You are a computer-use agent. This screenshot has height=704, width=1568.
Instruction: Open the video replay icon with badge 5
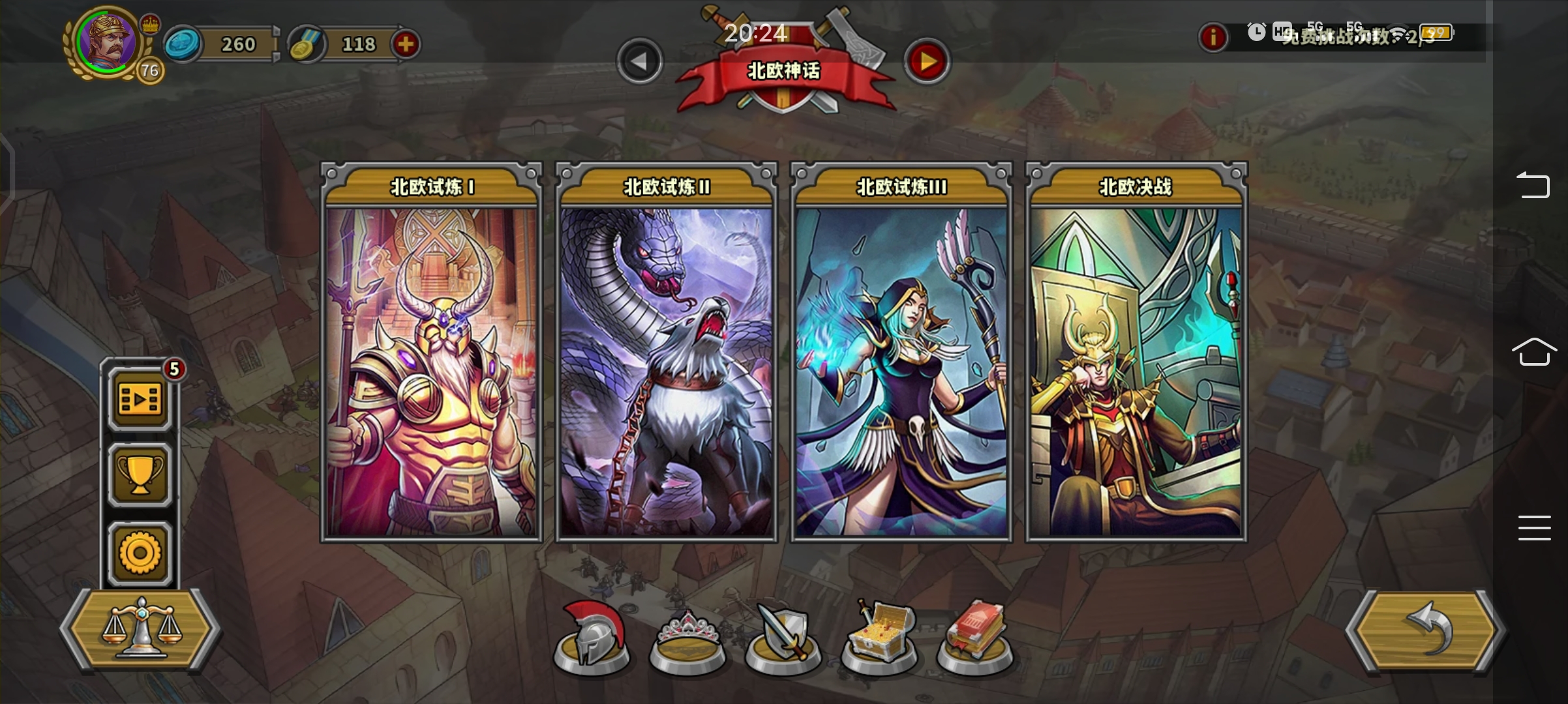(139, 400)
